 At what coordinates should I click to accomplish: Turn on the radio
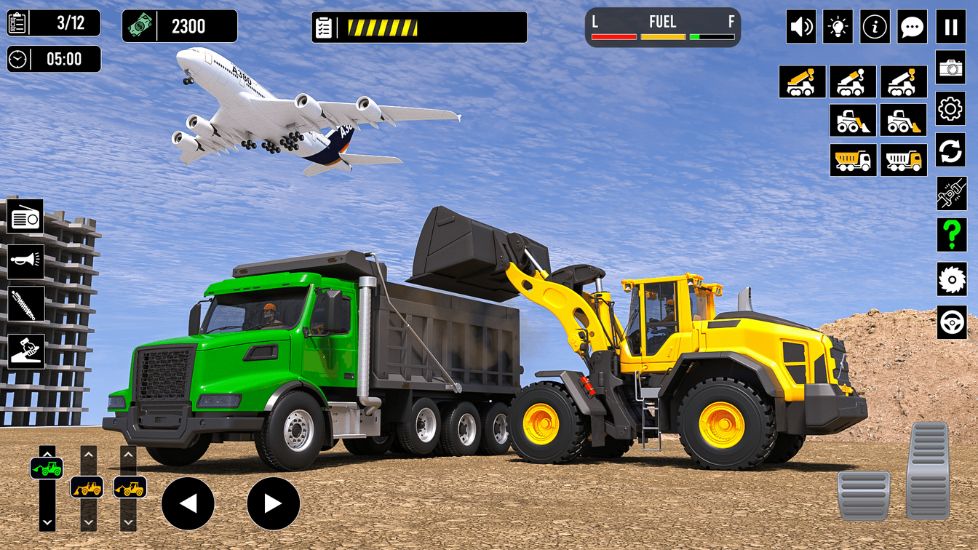pyautogui.click(x=26, y=216)
